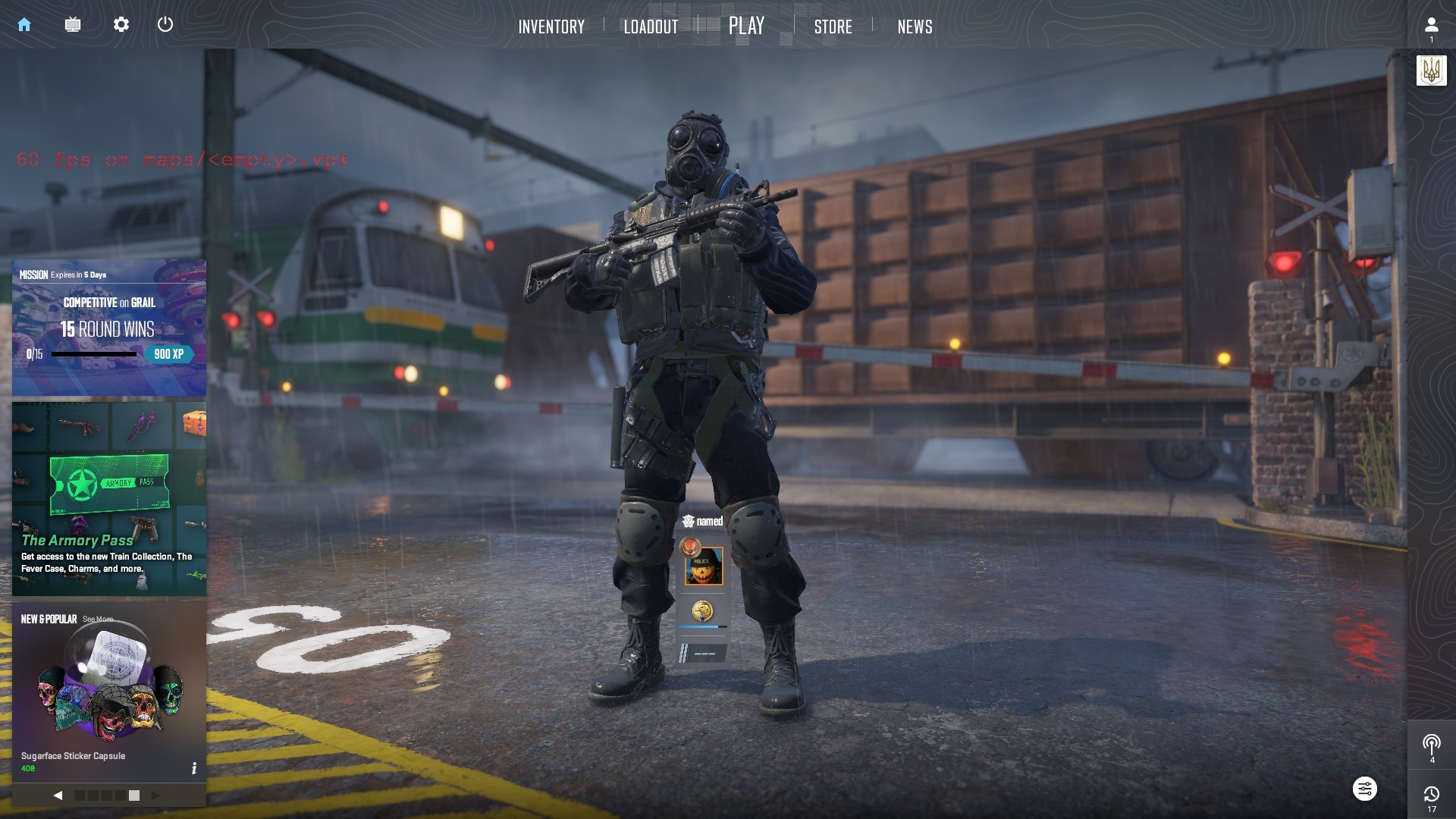
Task: Open the recent teammates history icon
Action: point(1431,794)
